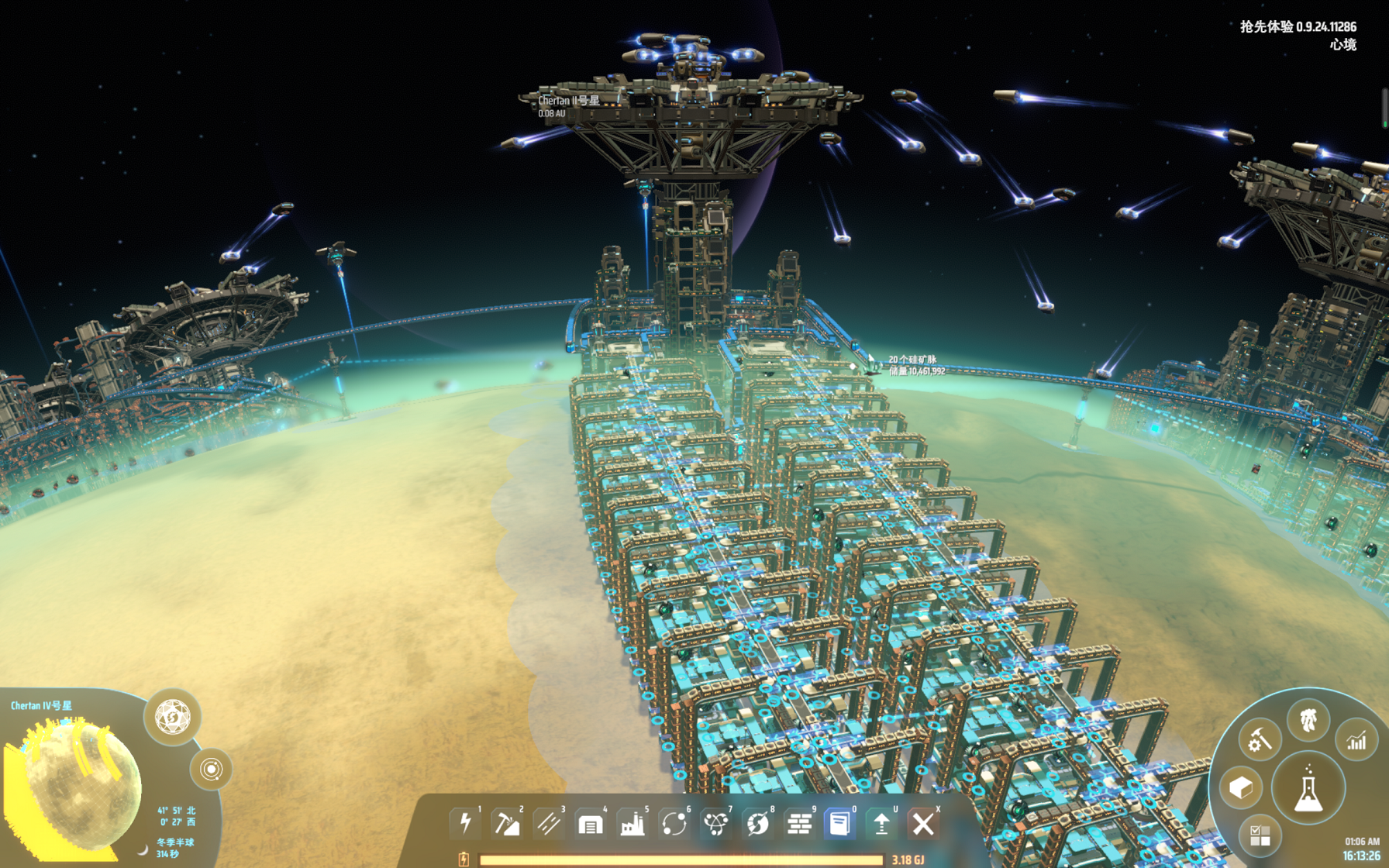Show the production statistics chart

1356,741
